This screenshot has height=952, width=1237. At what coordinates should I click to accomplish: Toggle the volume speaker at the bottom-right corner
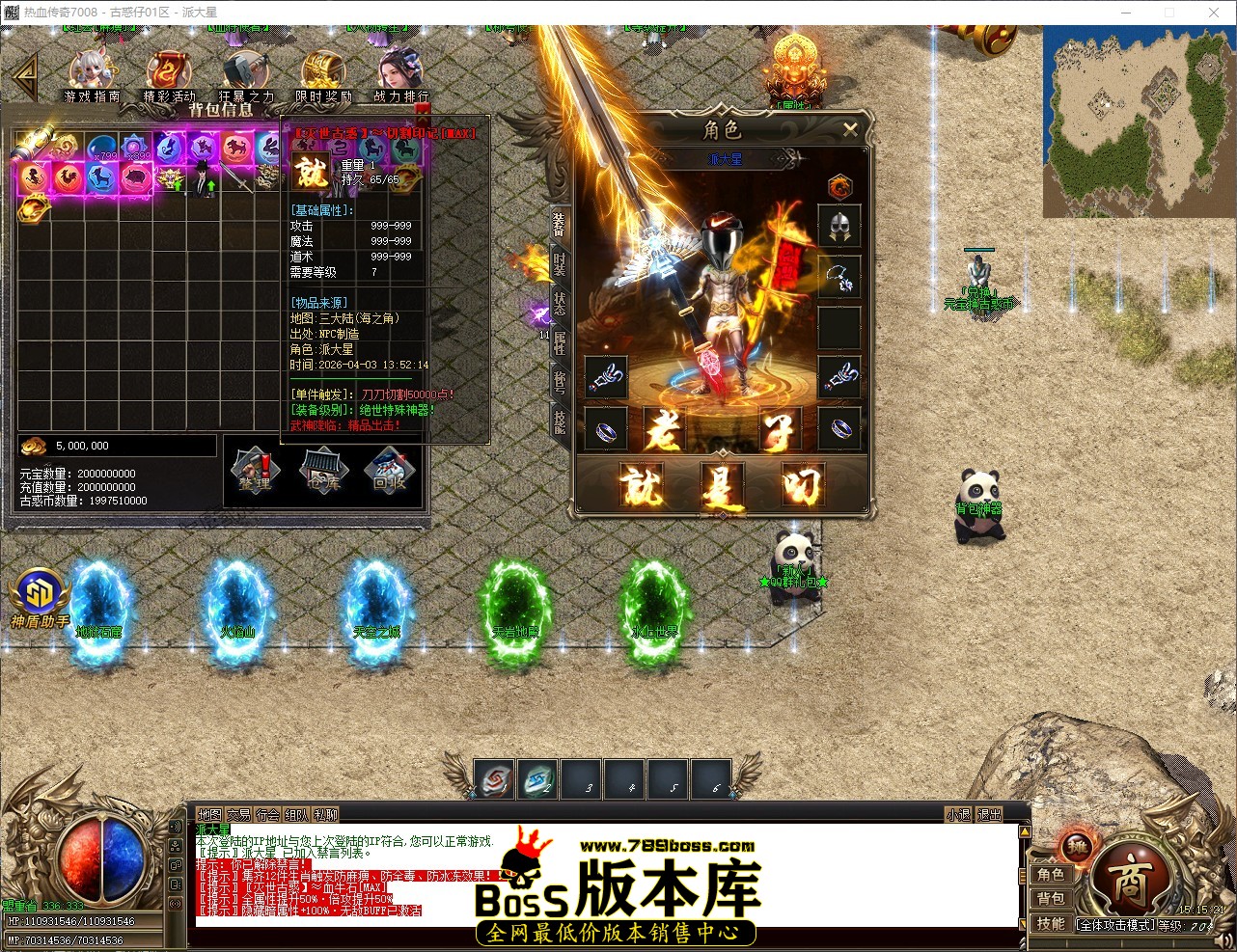click(1225, 939)
